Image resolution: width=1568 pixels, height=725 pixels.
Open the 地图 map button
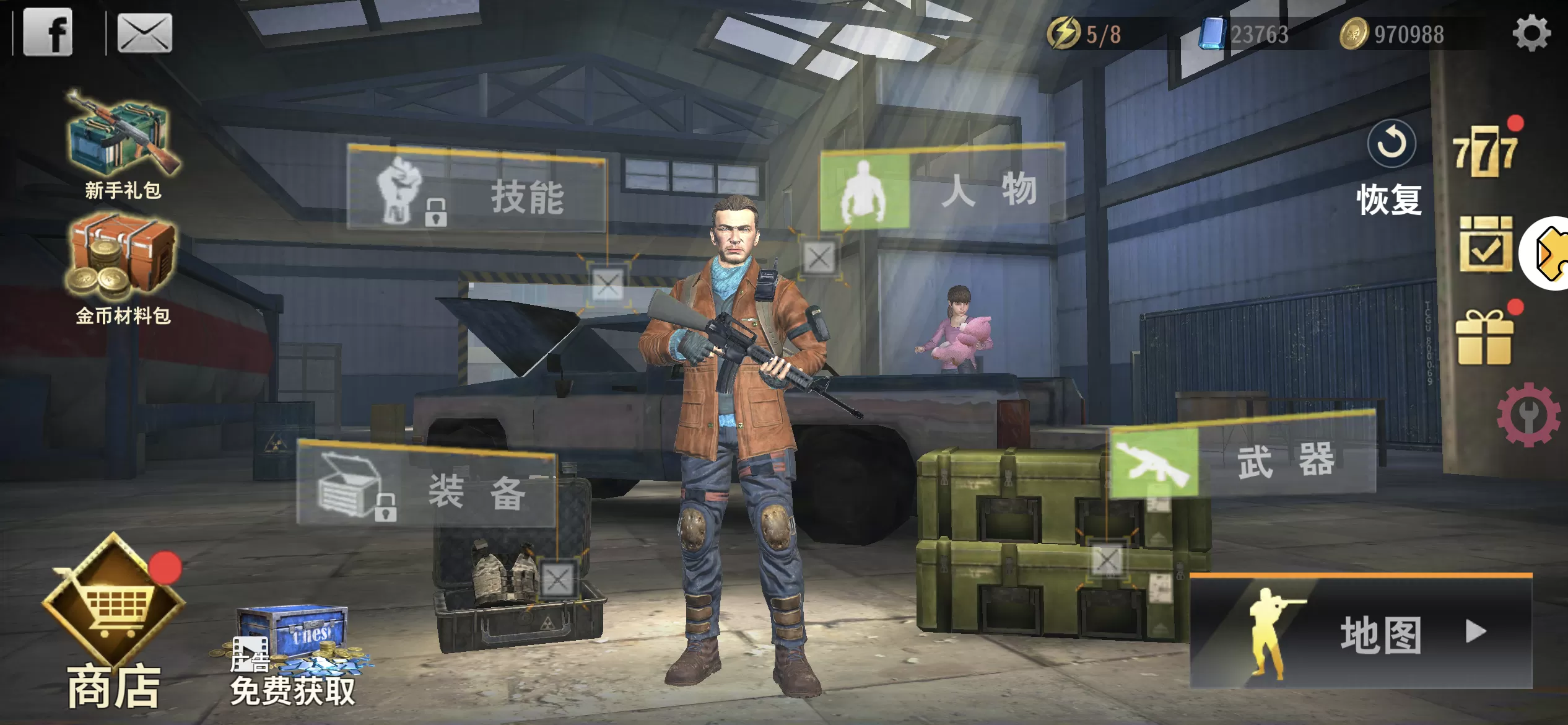[x=1361, y=633]
